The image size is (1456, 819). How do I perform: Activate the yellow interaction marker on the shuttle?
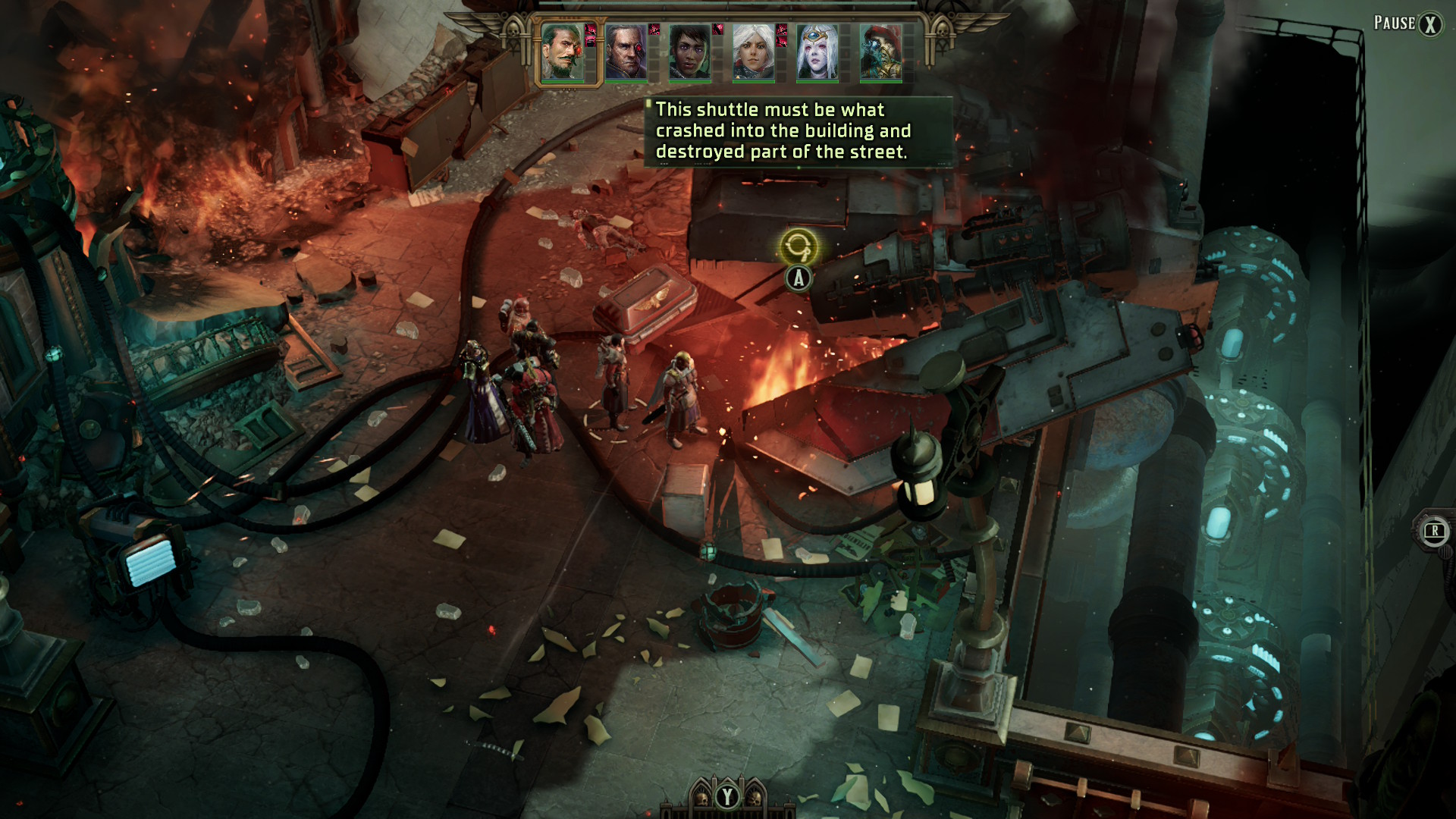click(798, 246)
